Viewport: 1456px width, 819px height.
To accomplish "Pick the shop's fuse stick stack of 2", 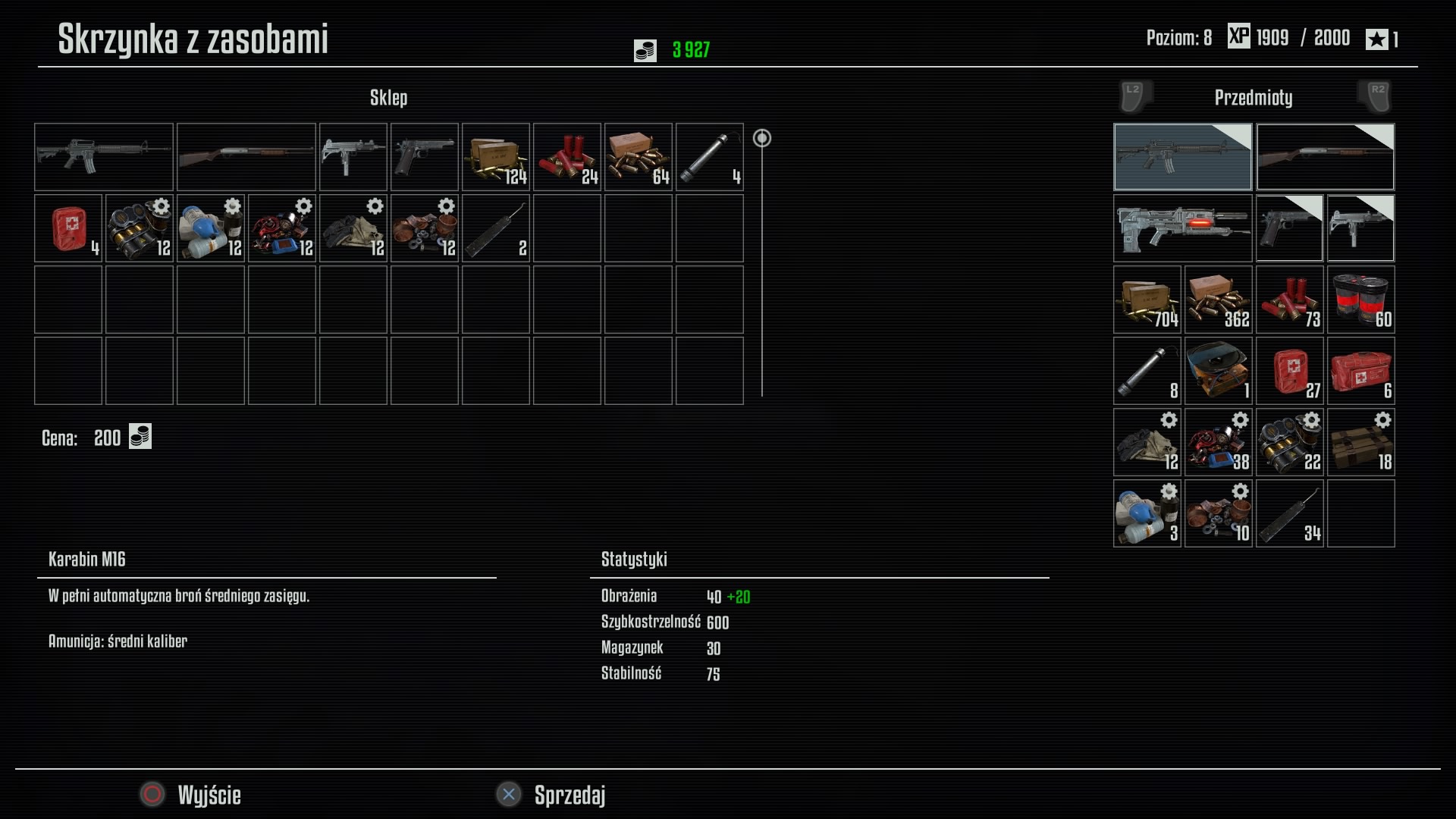I will pyautogui.click(x=496, y=228).
